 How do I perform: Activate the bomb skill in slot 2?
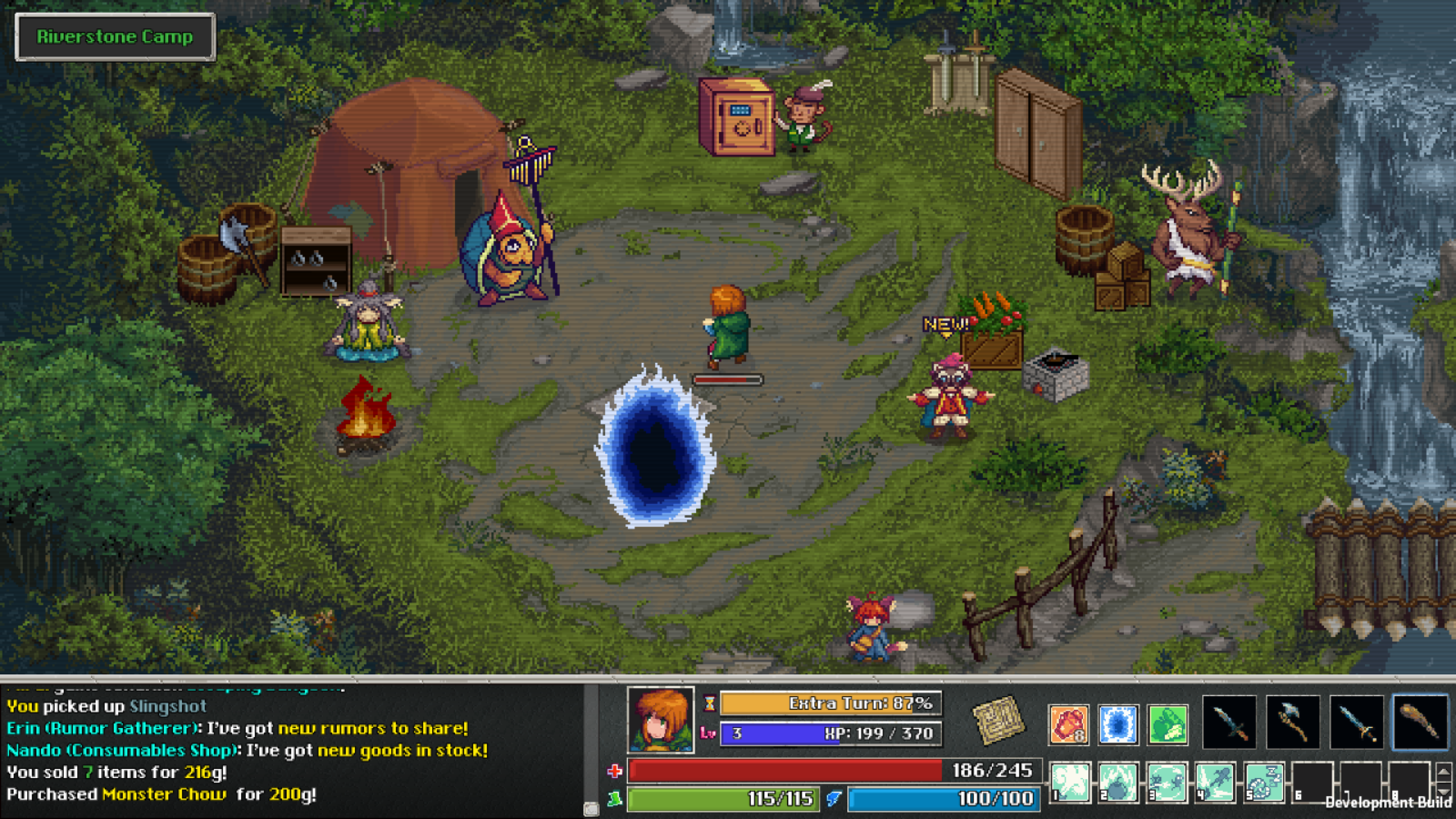point(1118,783)
